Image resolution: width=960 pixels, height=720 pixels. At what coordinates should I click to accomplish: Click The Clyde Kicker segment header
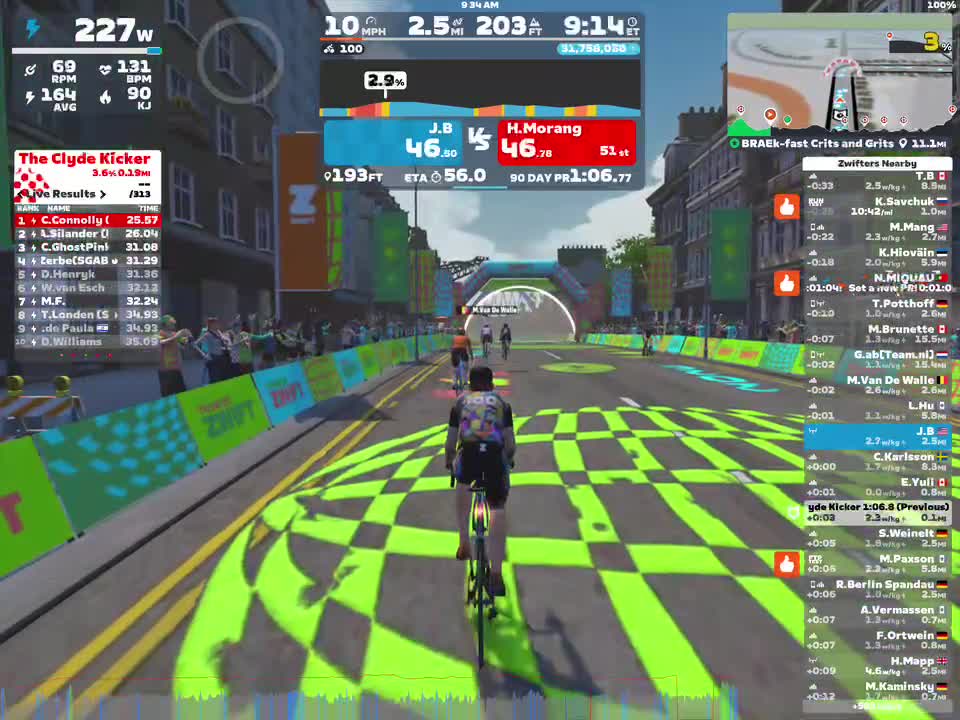click(85, 159)
